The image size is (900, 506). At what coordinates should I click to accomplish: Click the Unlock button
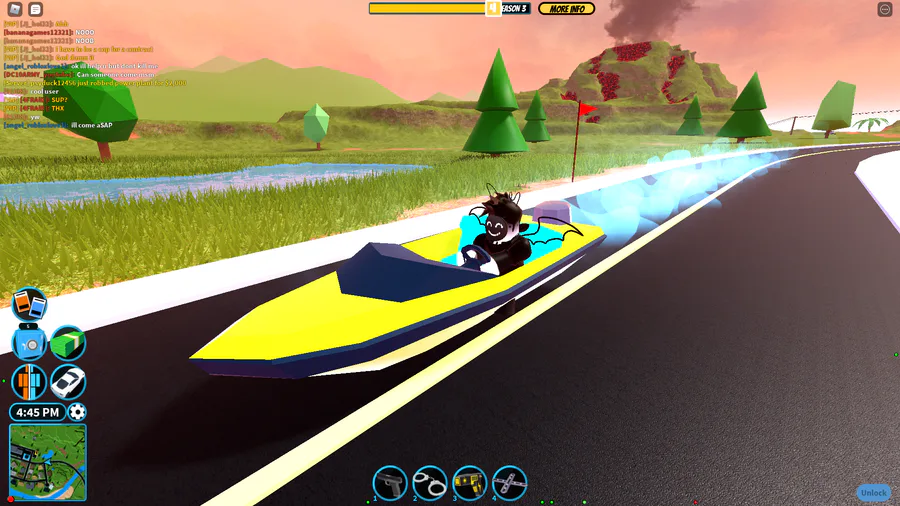coord(873,493)
